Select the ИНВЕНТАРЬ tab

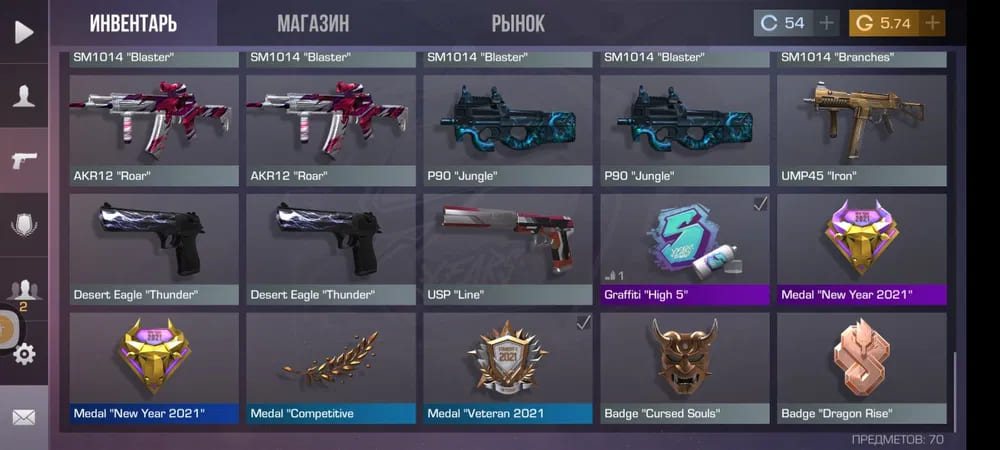point(133,24)
